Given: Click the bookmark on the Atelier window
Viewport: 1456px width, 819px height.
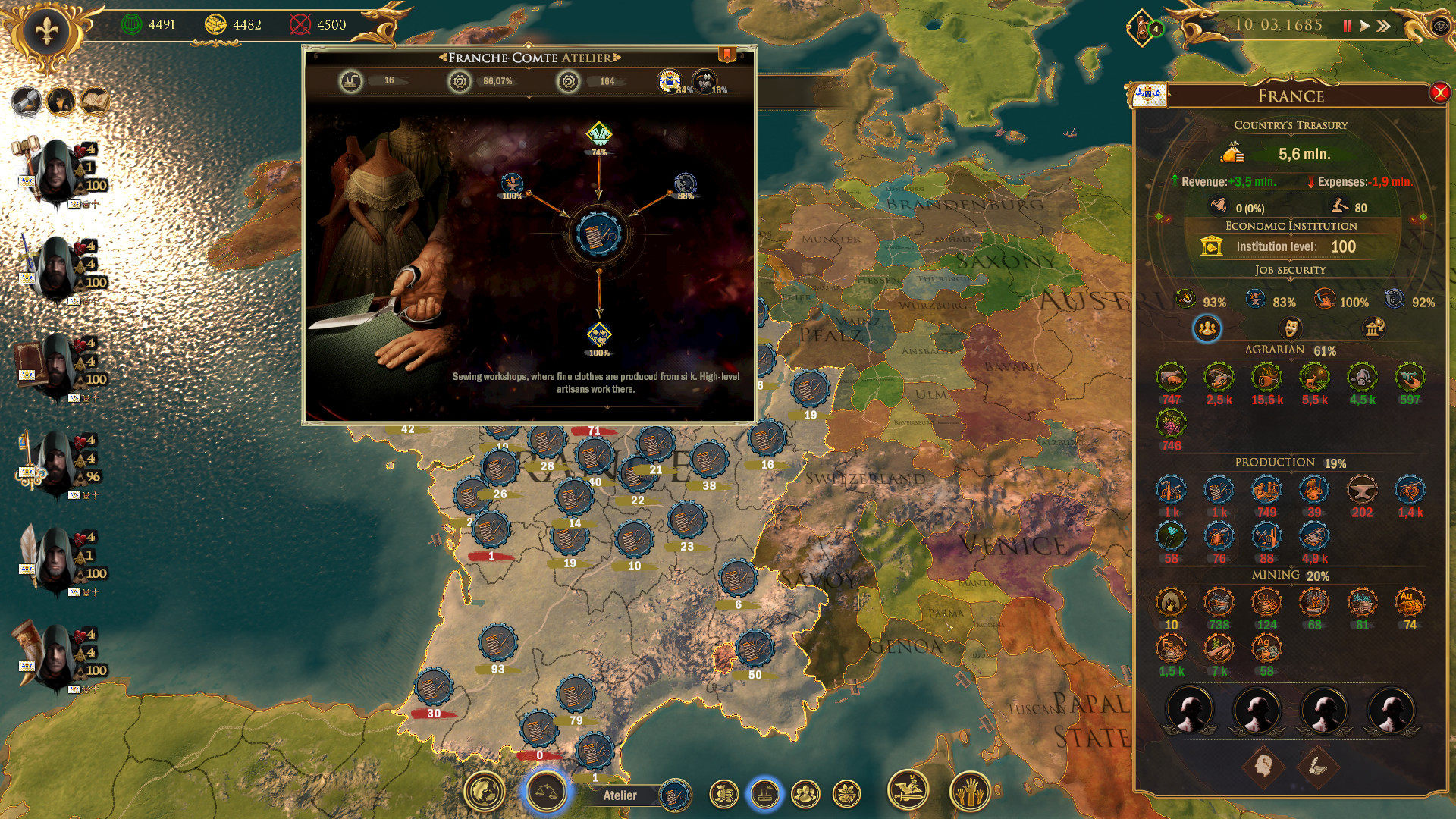Looking at the screenshot, I should 726,55.
